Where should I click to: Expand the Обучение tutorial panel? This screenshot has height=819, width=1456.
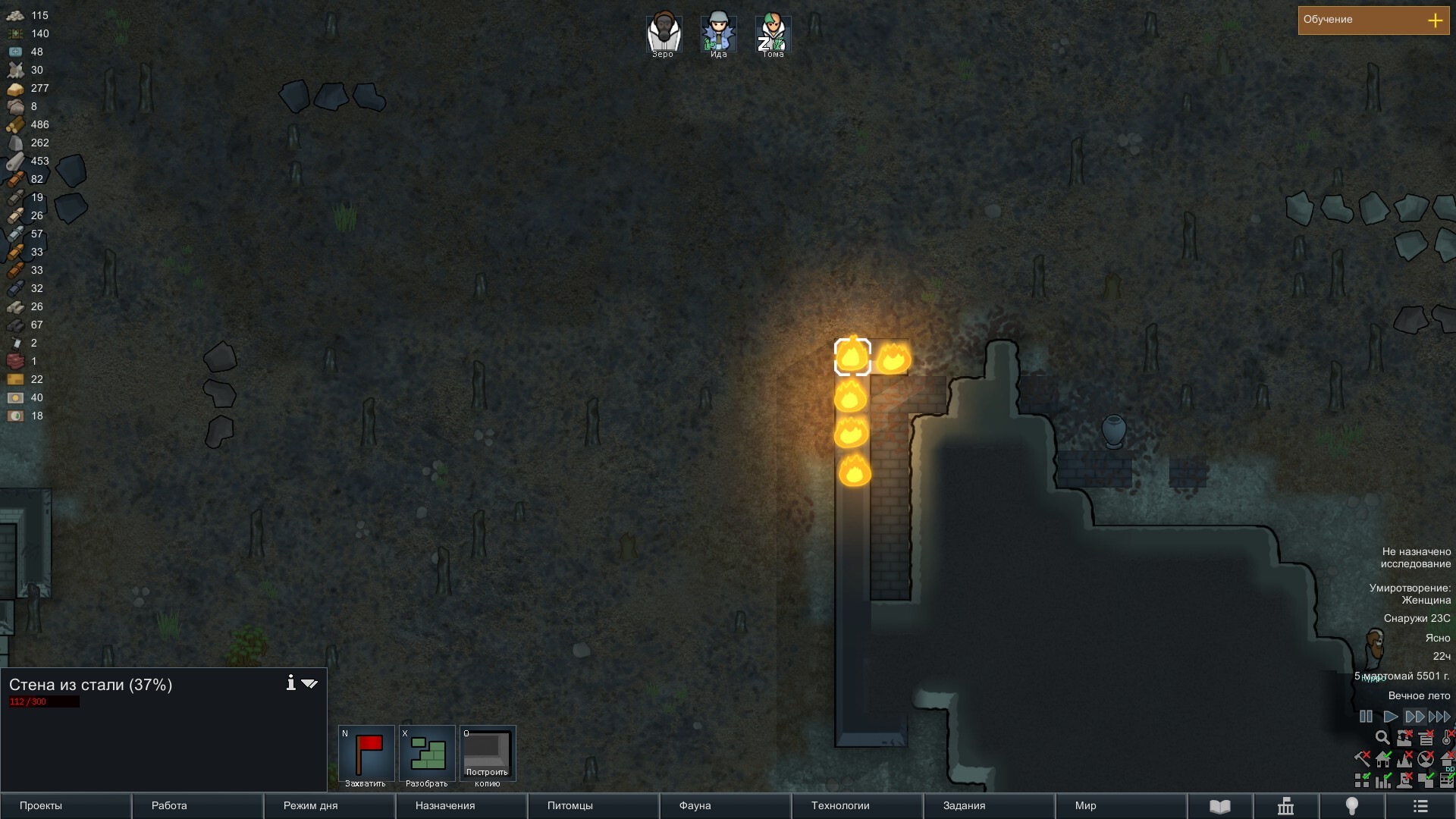pyautogui.click(x=1435, y=20)
